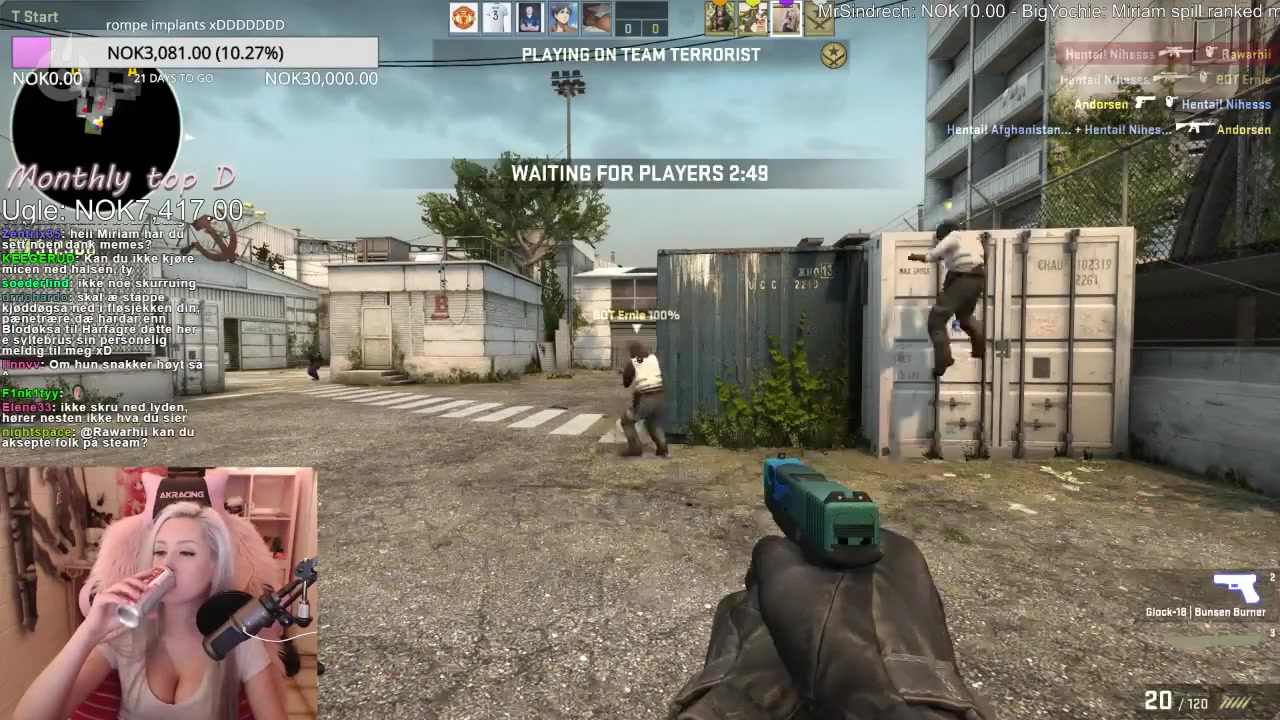Click the Manchester United crest player avatar

[x=463, y=18]
